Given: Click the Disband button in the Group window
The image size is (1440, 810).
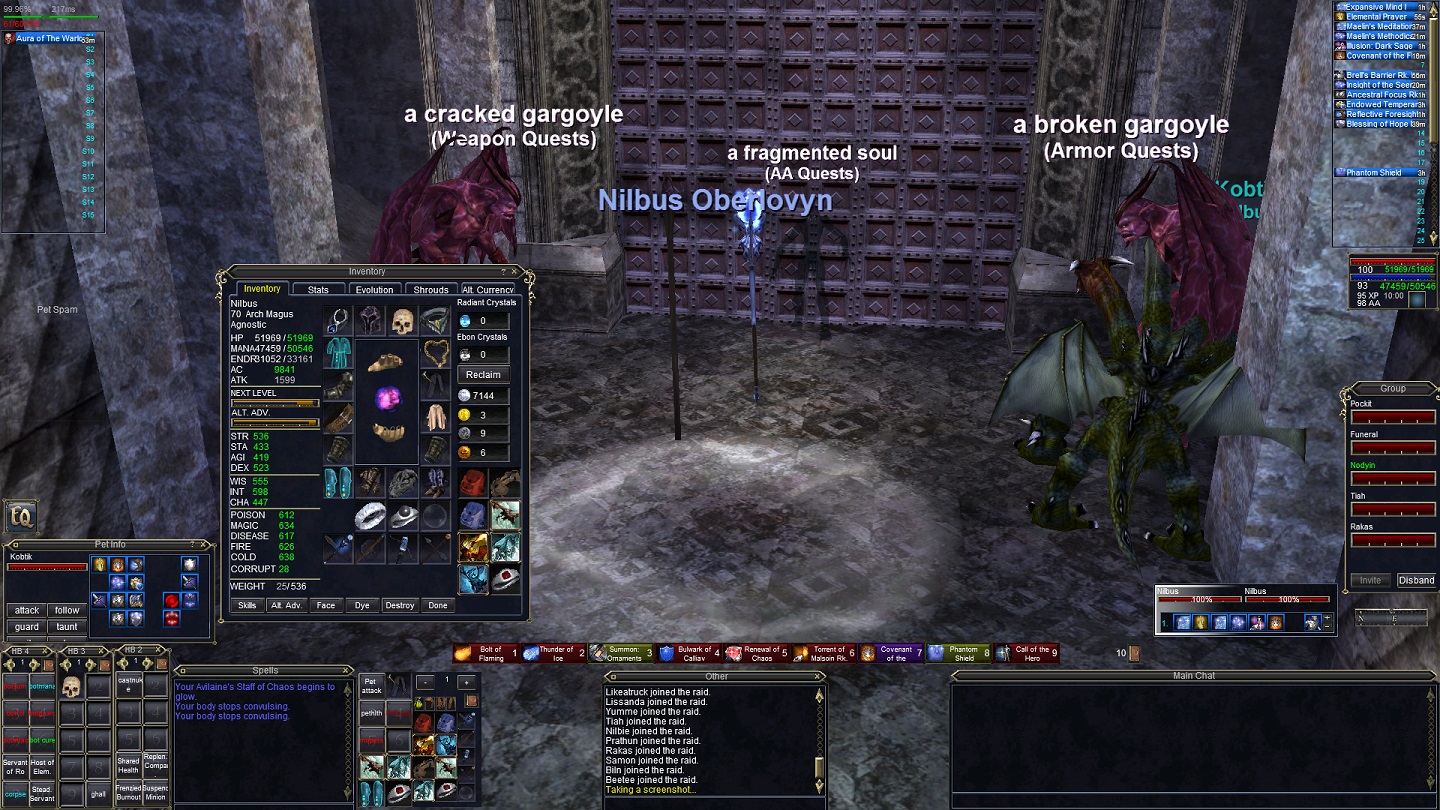Looking at the screenshot, I should point(1415,579).
